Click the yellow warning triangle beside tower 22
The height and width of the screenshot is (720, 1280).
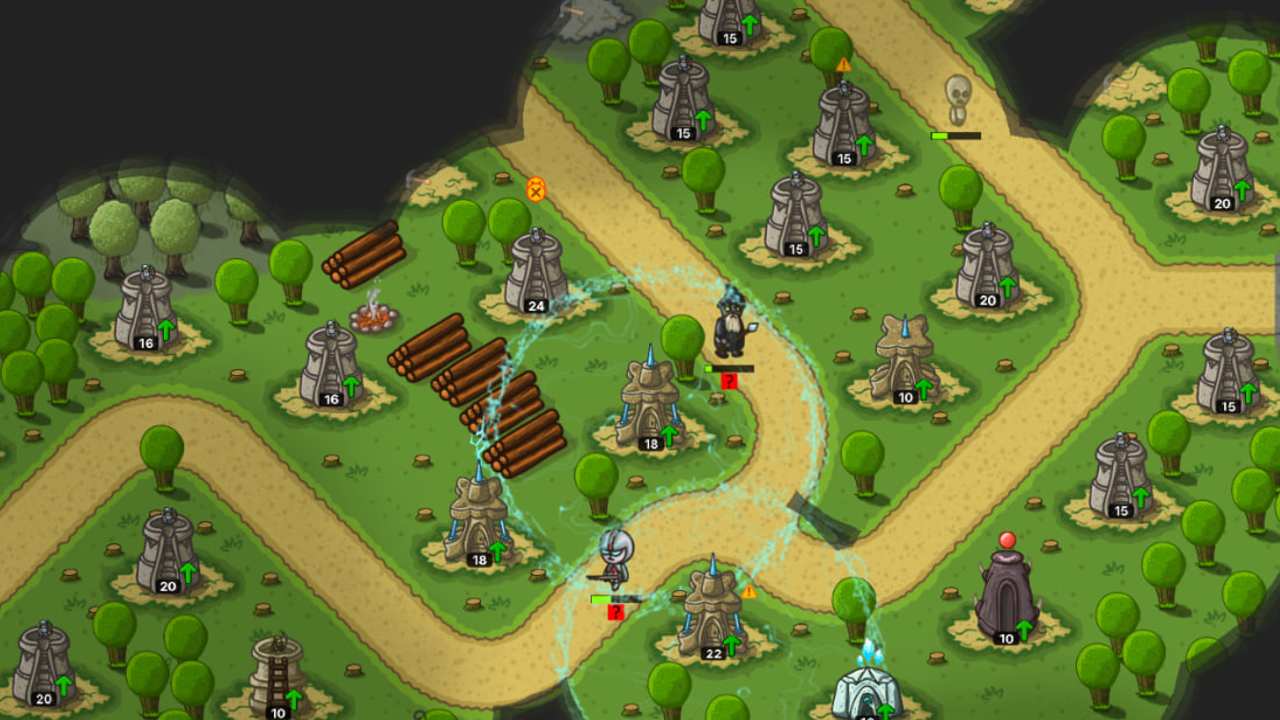[749, 592]
